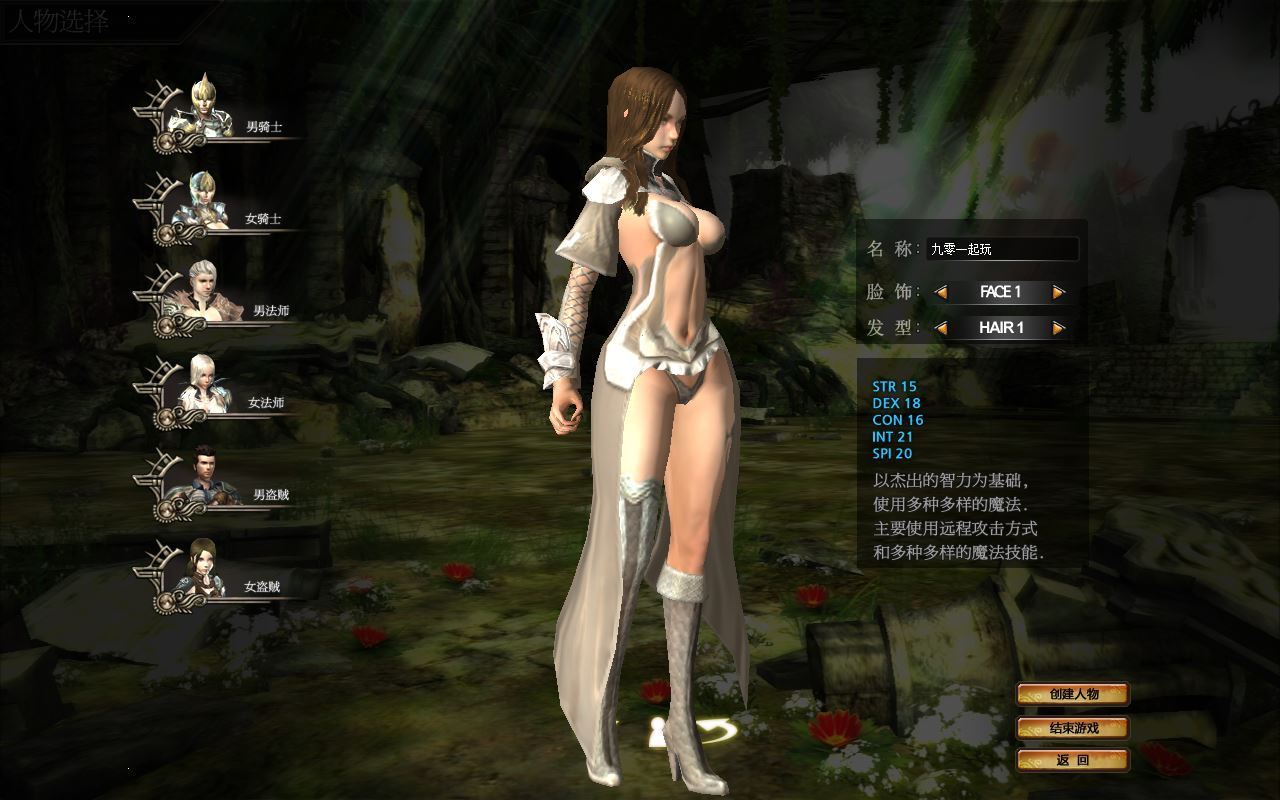
Task: Cycle to the next hair style
Action: tap(1059, 328)
